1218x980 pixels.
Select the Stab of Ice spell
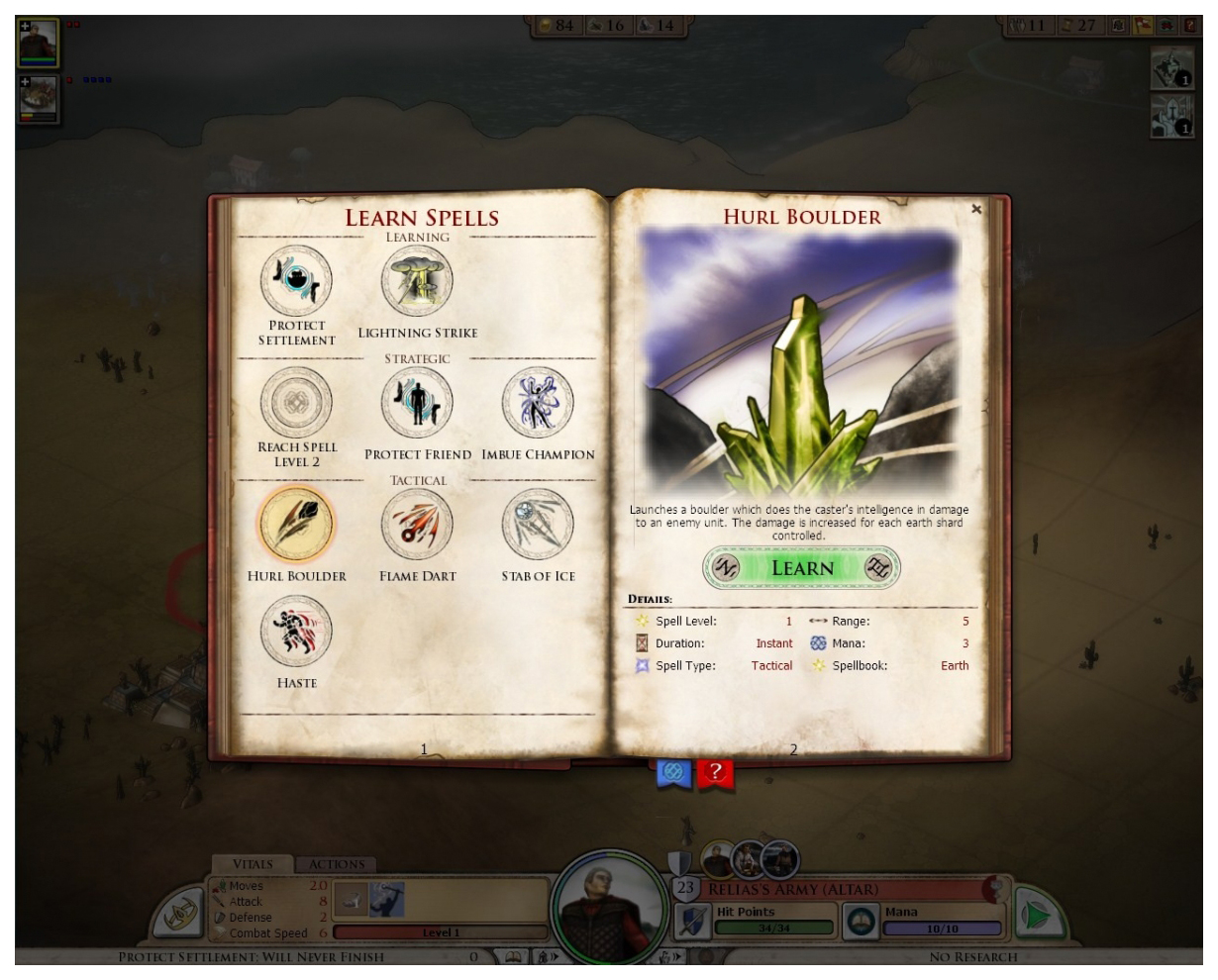point(538,525)
